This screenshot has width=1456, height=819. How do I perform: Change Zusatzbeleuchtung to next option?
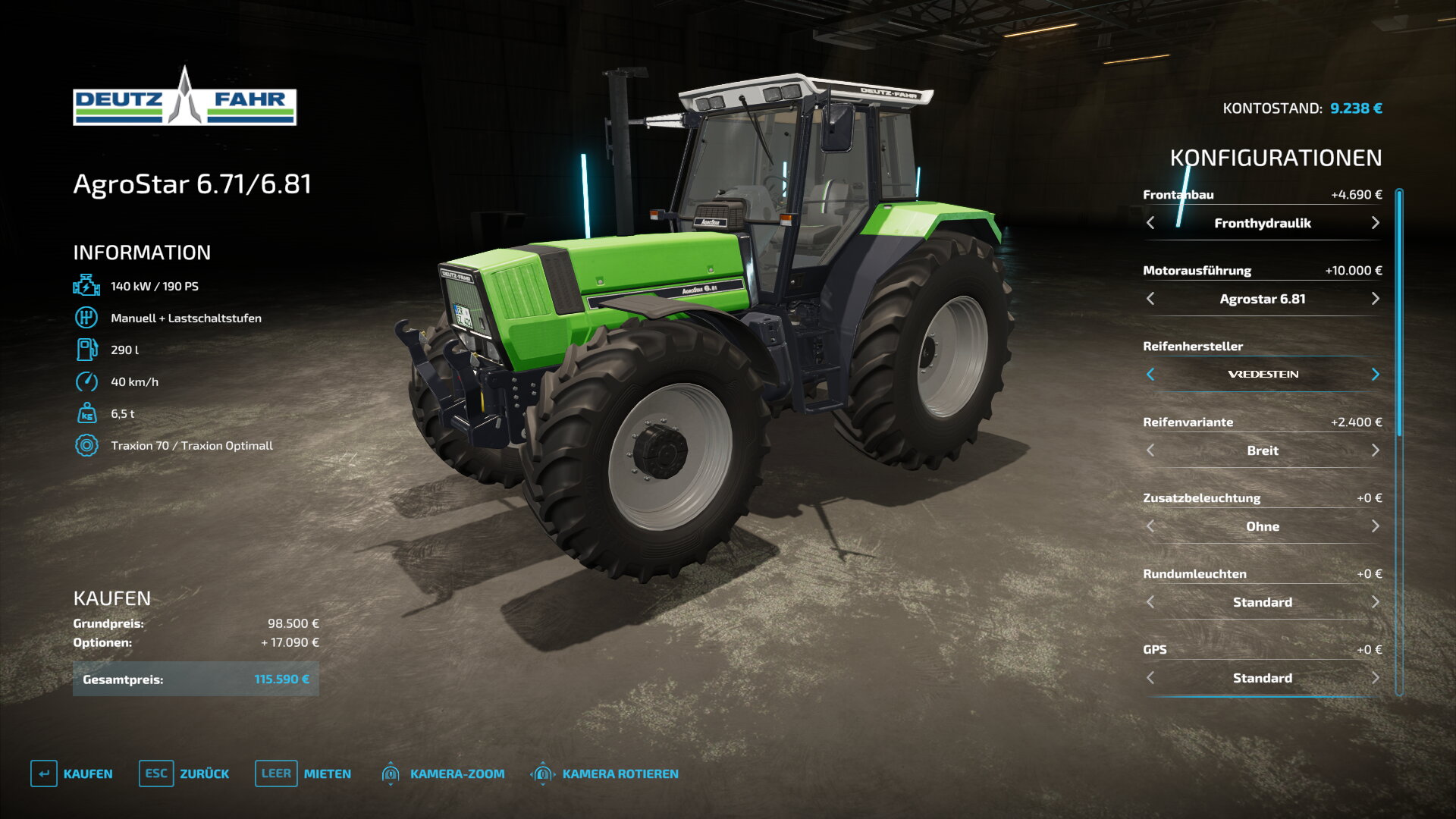1375,526
